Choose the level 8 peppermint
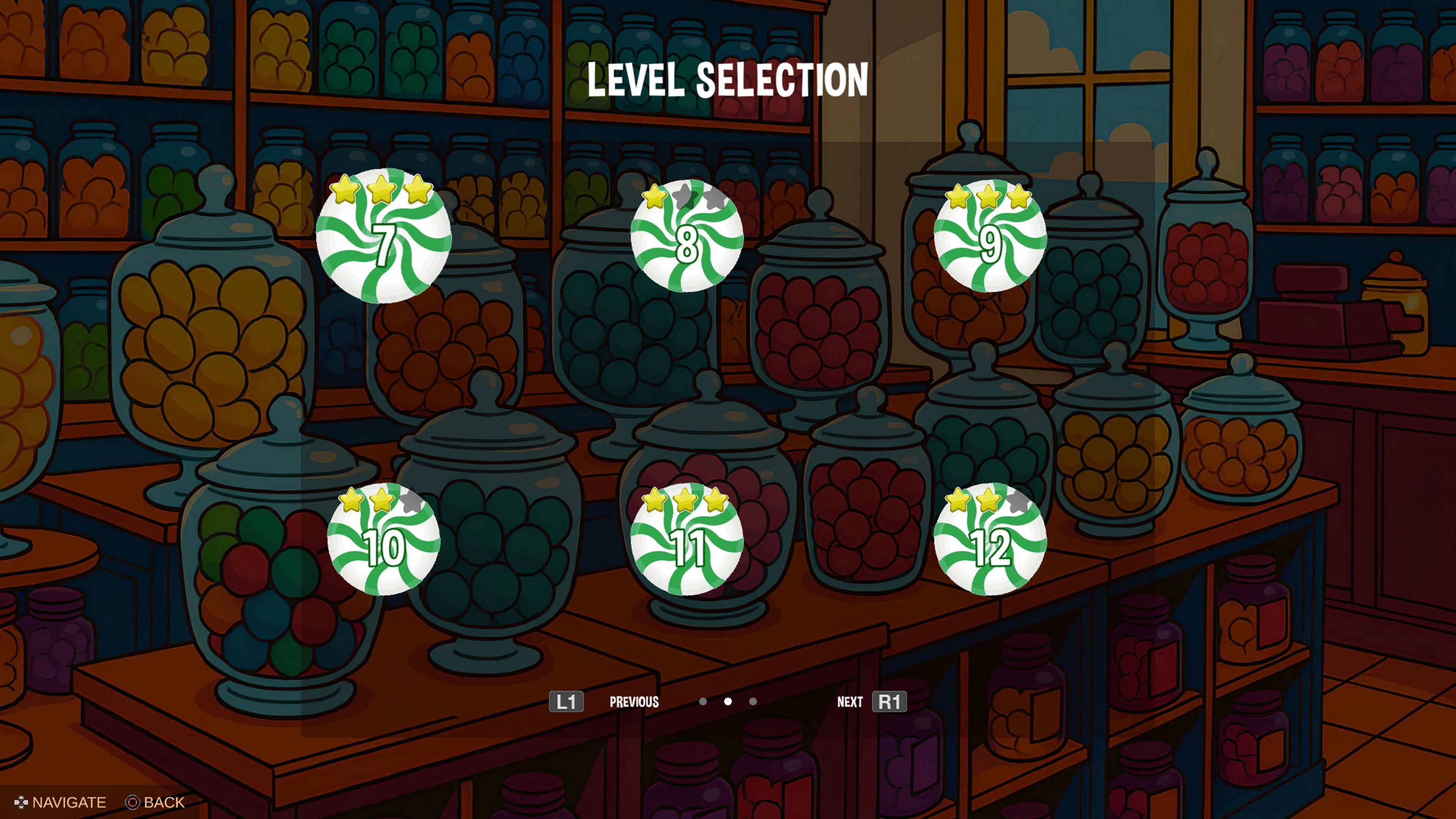Screen dimensions: 1456x819 [x=687, y=237]
